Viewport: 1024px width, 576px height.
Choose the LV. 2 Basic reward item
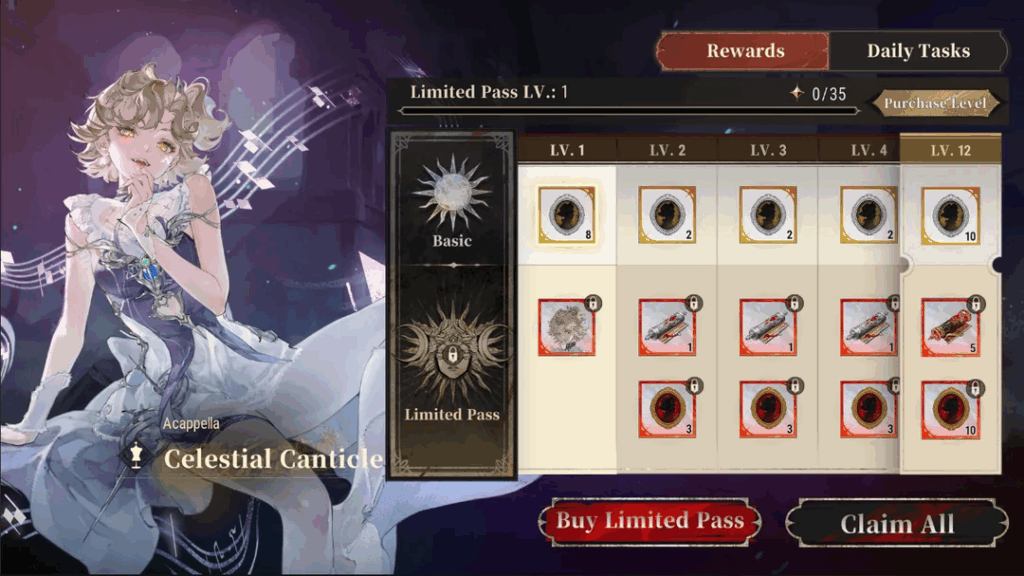click(667, 215)
